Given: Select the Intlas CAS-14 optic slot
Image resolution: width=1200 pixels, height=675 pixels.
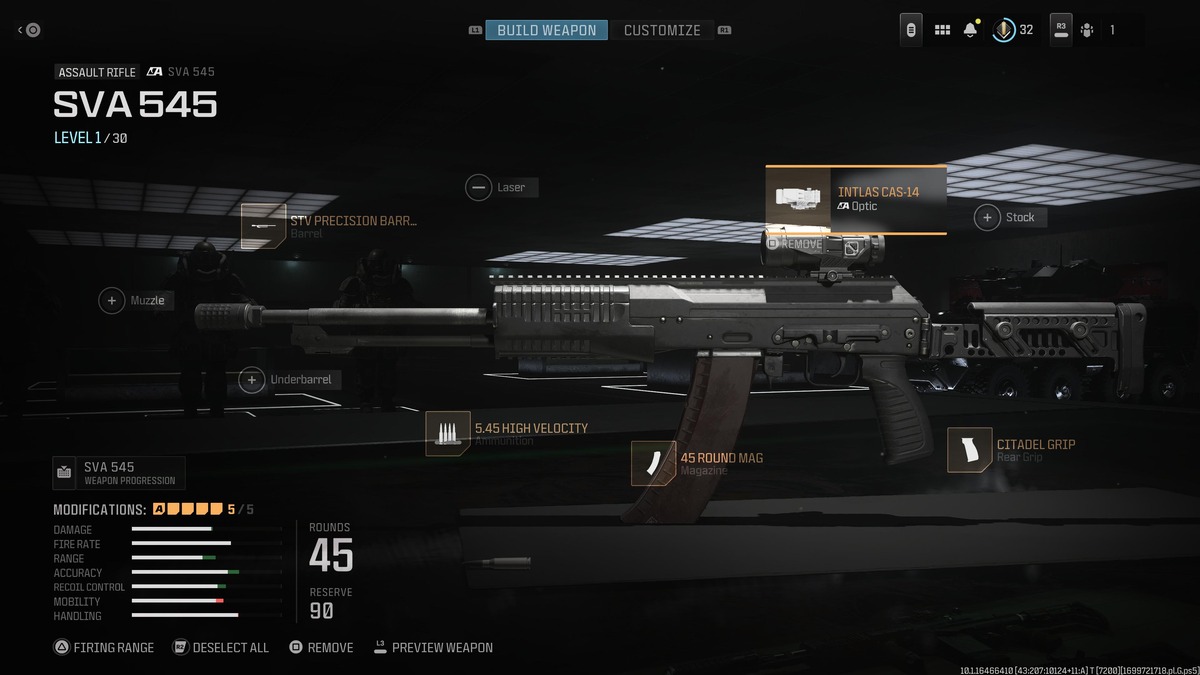Looking at the screenshot, I should 856,199.
